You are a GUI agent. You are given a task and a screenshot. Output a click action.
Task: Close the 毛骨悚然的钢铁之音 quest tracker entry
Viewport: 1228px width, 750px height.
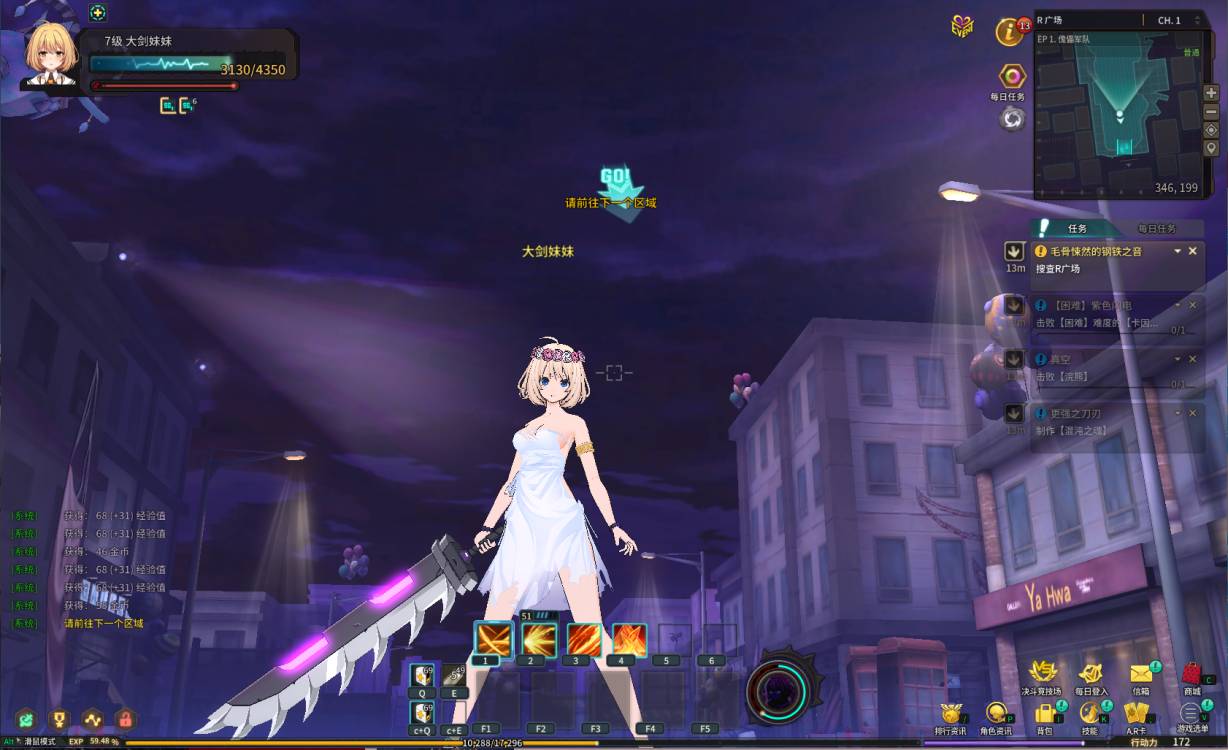coord(1192,251)
